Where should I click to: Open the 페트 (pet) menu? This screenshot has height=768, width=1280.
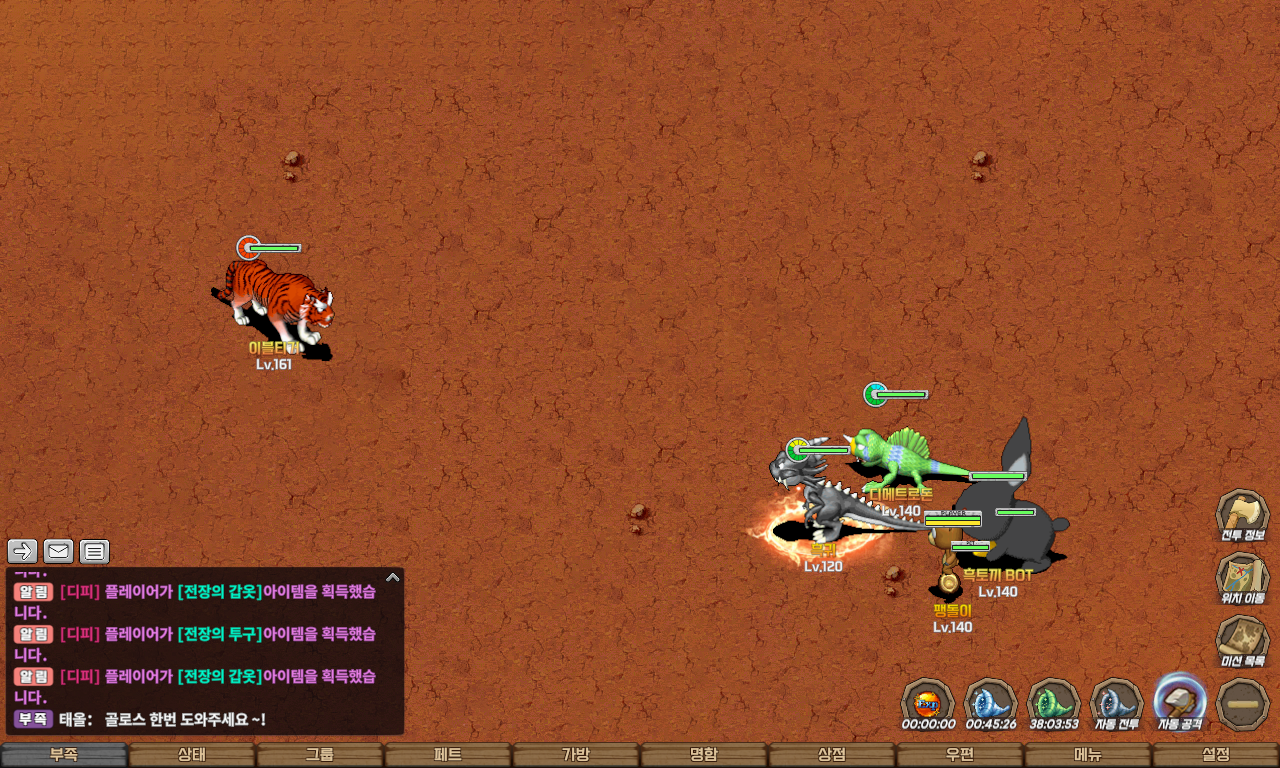tap(448, 755)
